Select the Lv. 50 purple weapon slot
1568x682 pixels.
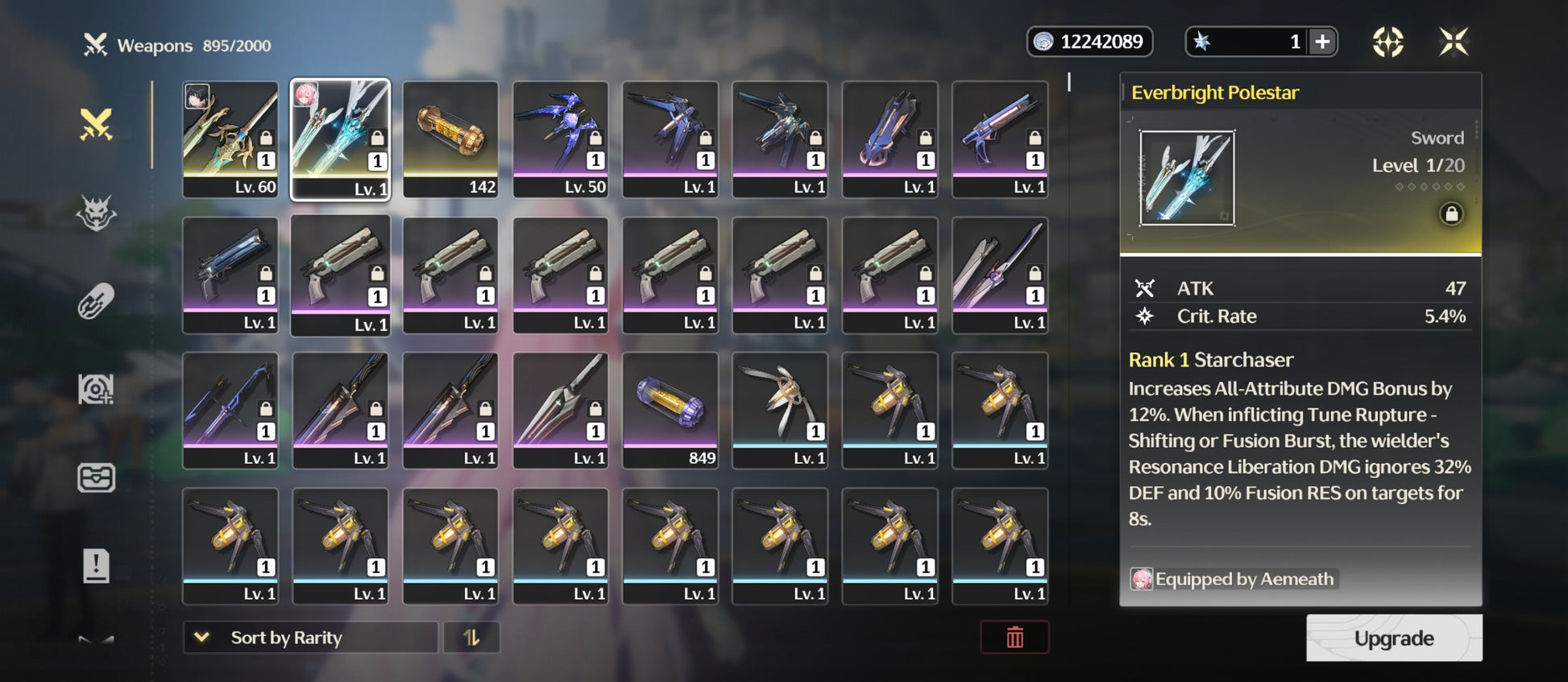[x=560, y=138]
